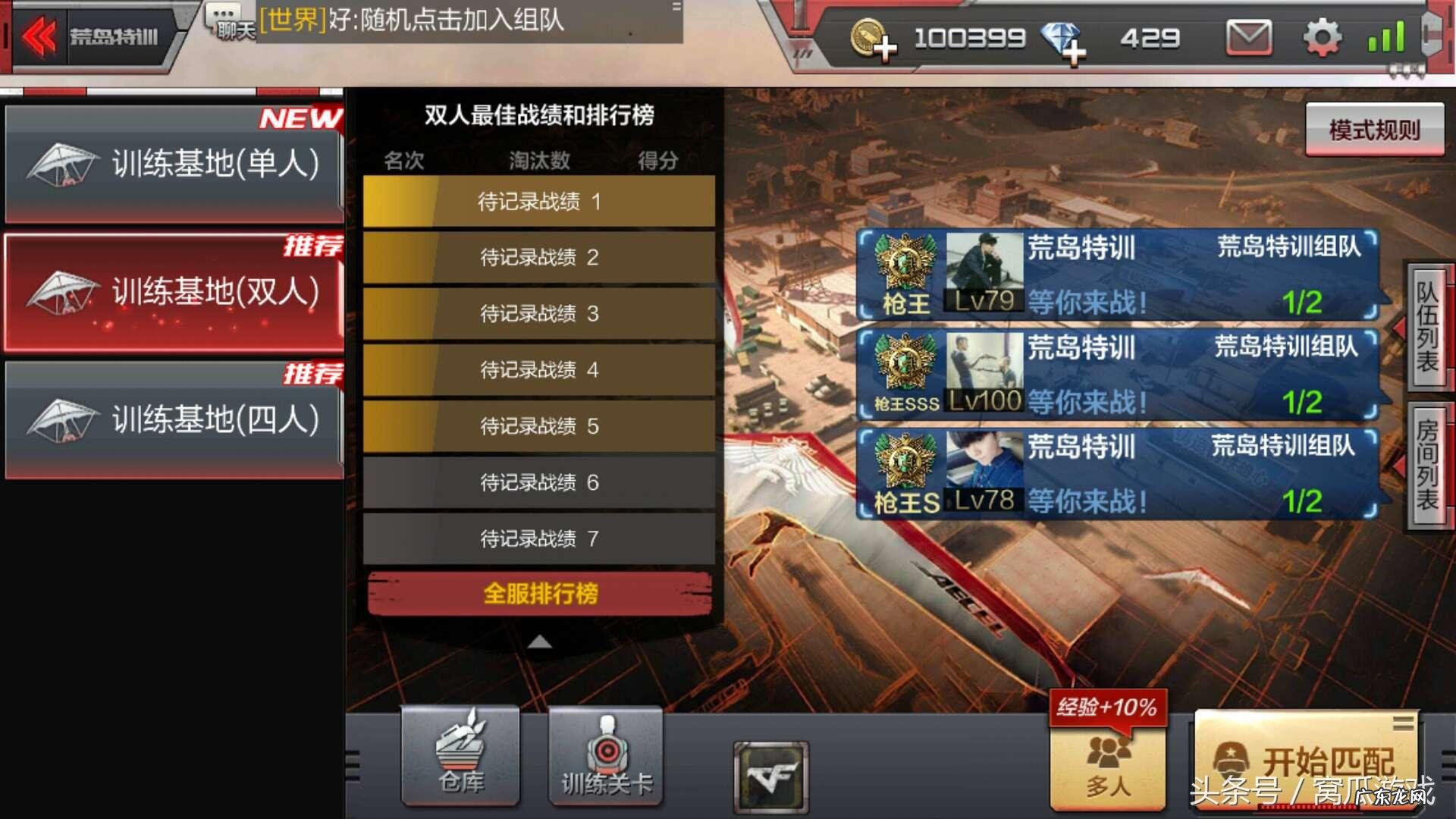This screenshot has width=1456, height=819.
Task: Open the 仓库 warehouse icon
Action: 460,755
